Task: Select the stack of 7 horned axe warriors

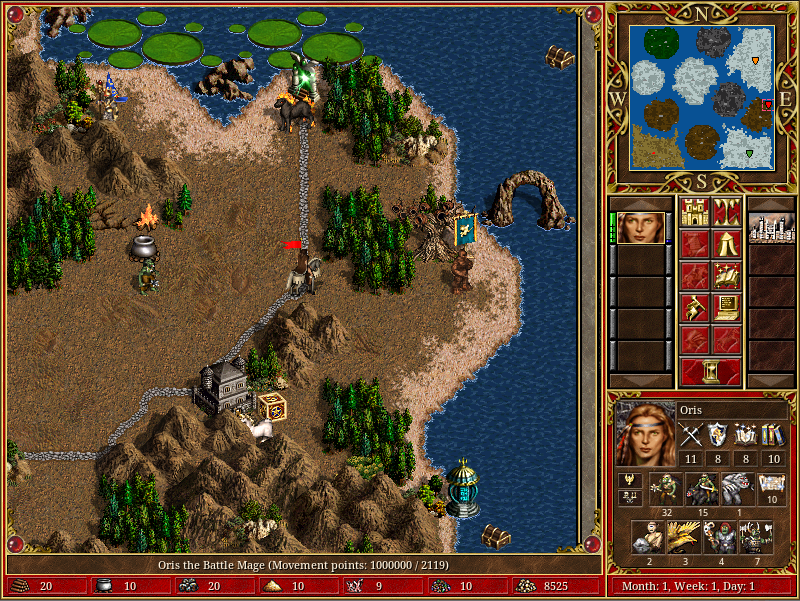Action: pos(756,537)
